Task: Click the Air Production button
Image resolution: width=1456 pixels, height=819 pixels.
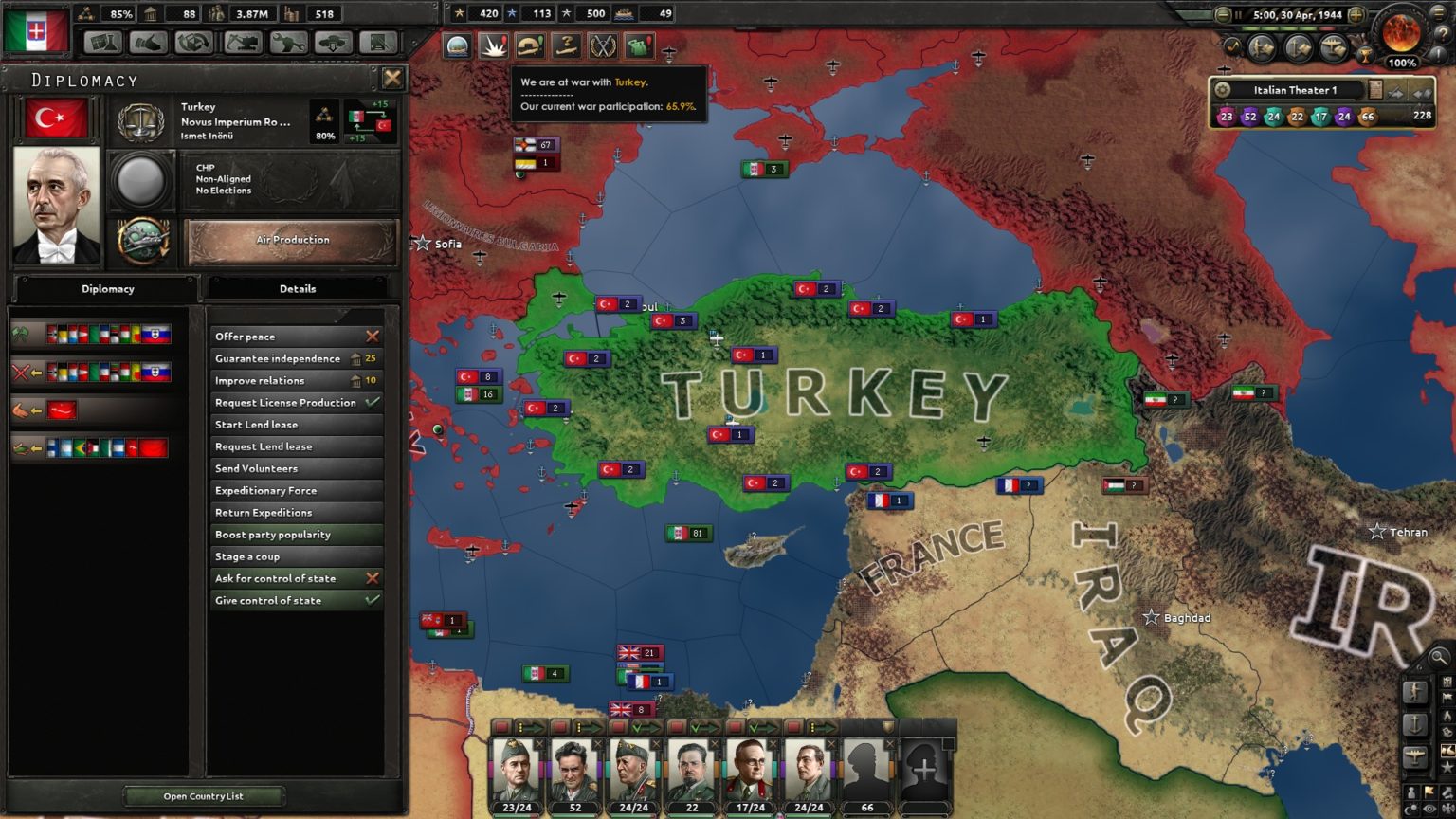Action: point(292,241)
